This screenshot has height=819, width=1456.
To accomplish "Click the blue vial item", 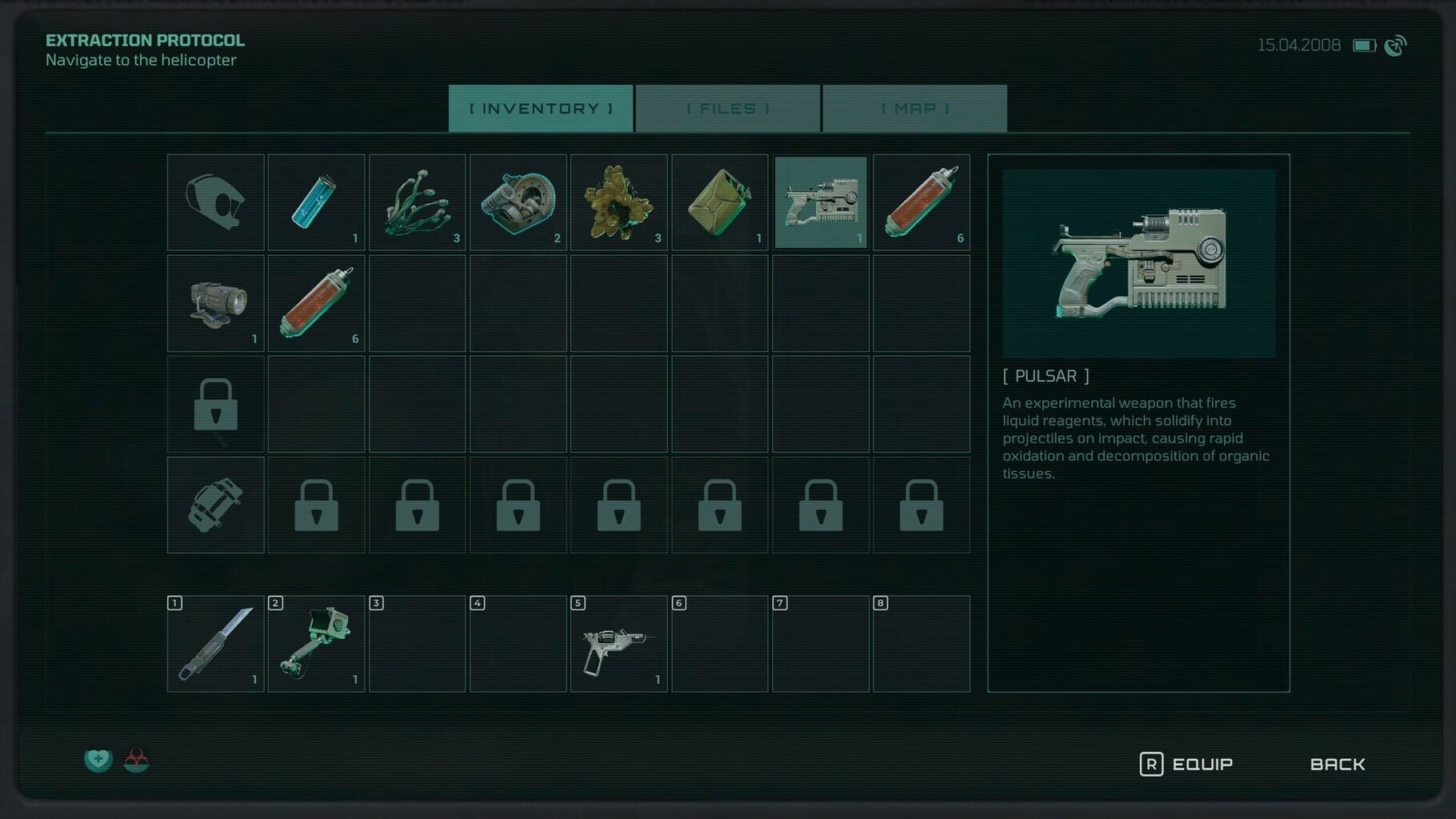I will point(315,202).
